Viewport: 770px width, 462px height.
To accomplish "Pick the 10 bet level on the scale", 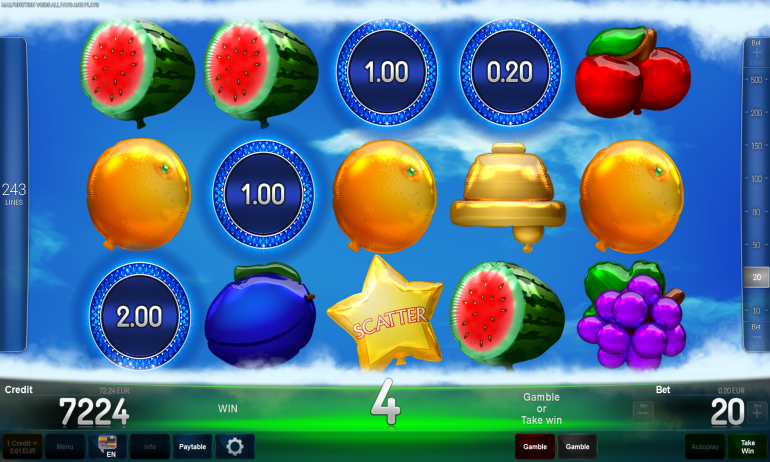I will 756,309.
